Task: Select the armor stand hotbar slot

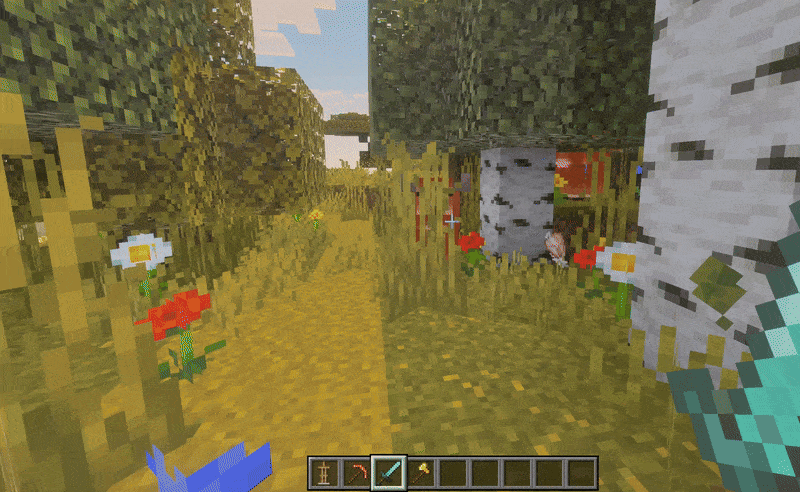Action: (323, 472)
